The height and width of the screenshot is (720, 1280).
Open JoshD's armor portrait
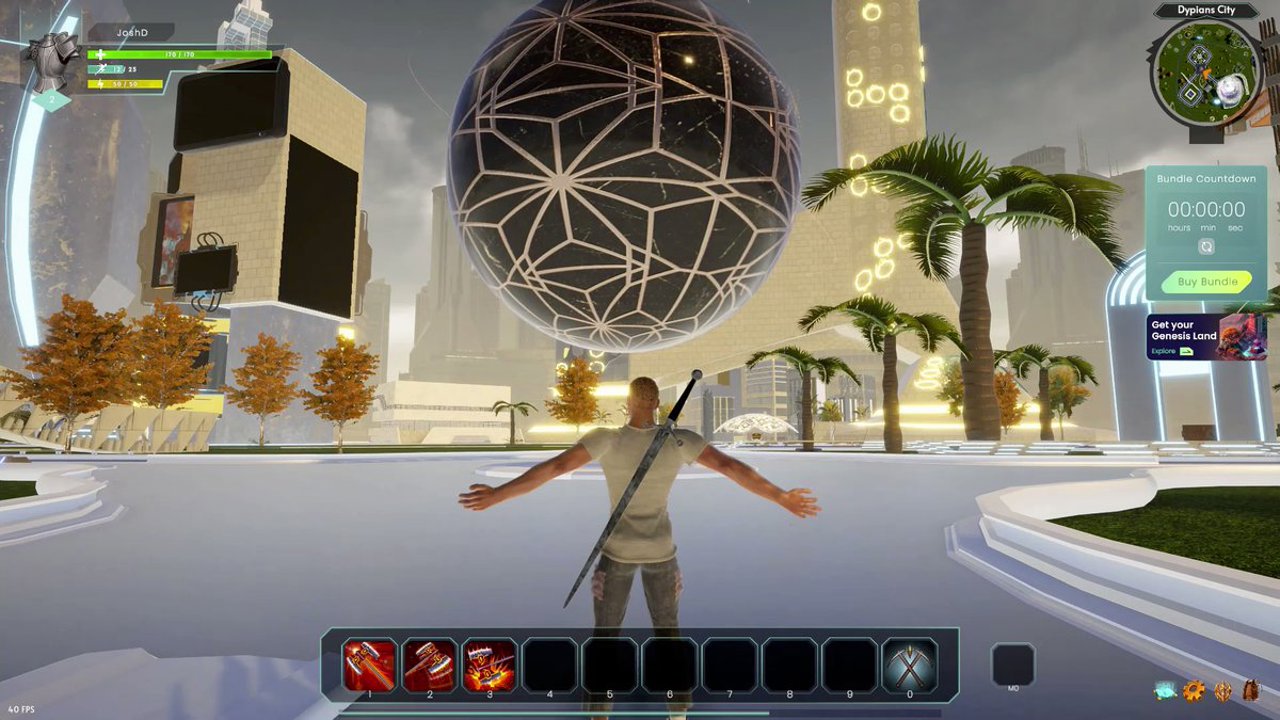[52, 62]
